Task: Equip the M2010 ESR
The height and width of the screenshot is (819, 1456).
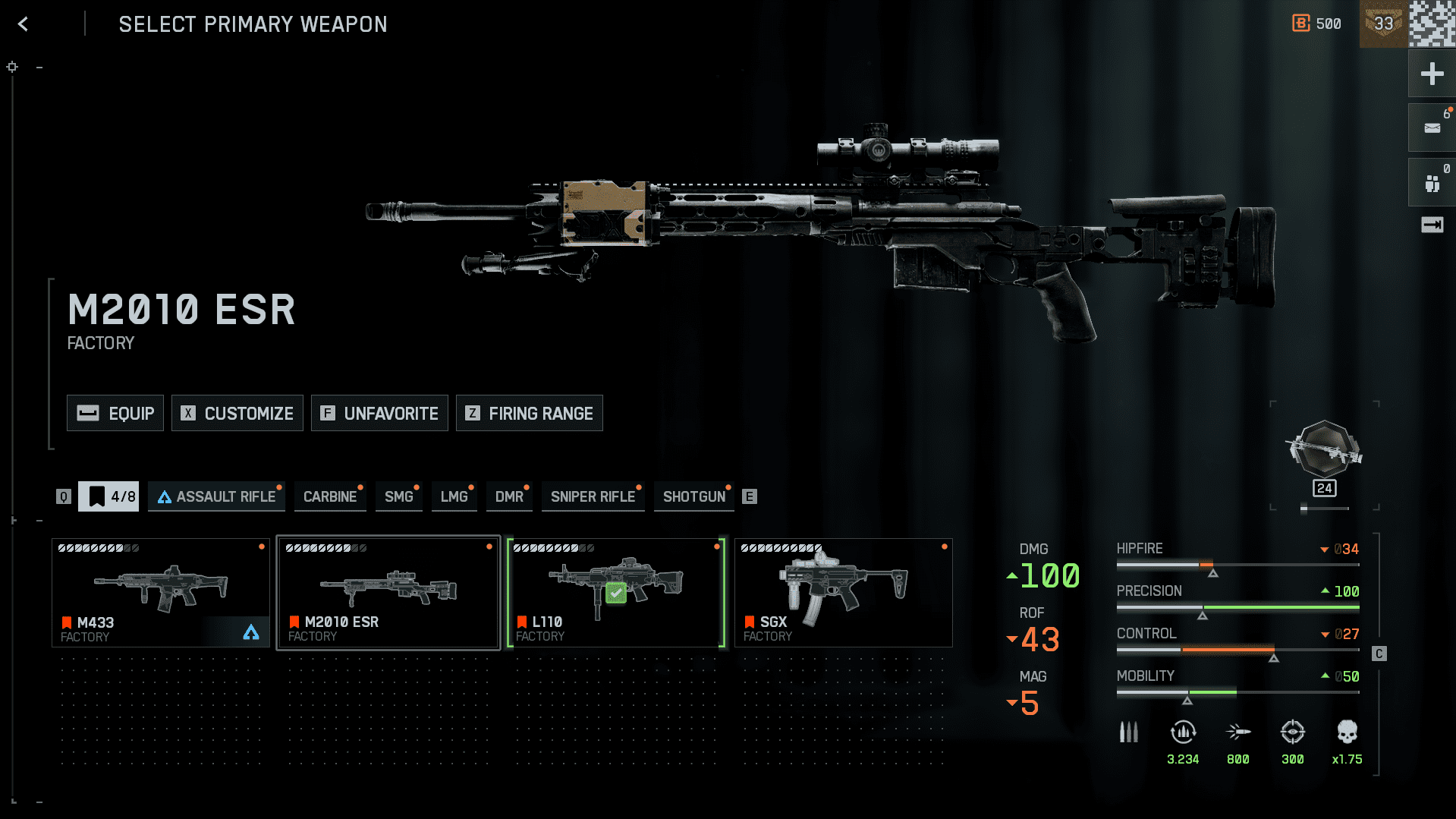Action: [x=115, y=413]
